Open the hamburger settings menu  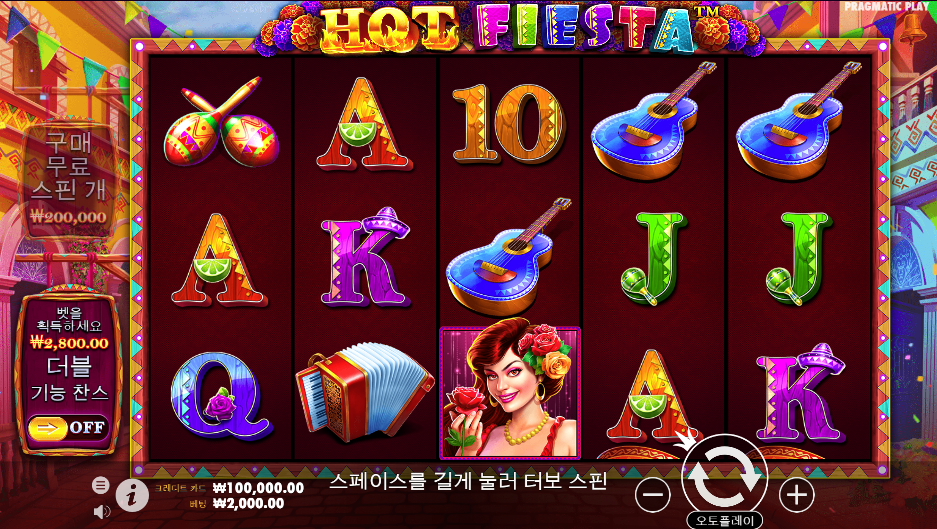click(101, 485)
